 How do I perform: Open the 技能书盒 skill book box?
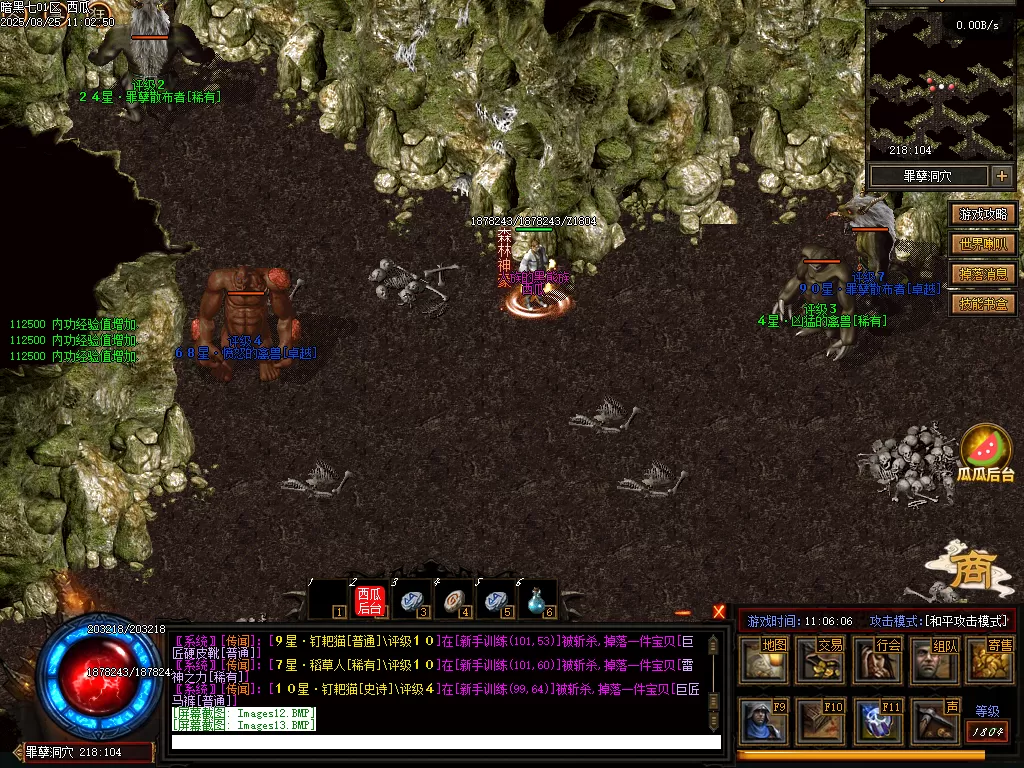click(983, 304)
